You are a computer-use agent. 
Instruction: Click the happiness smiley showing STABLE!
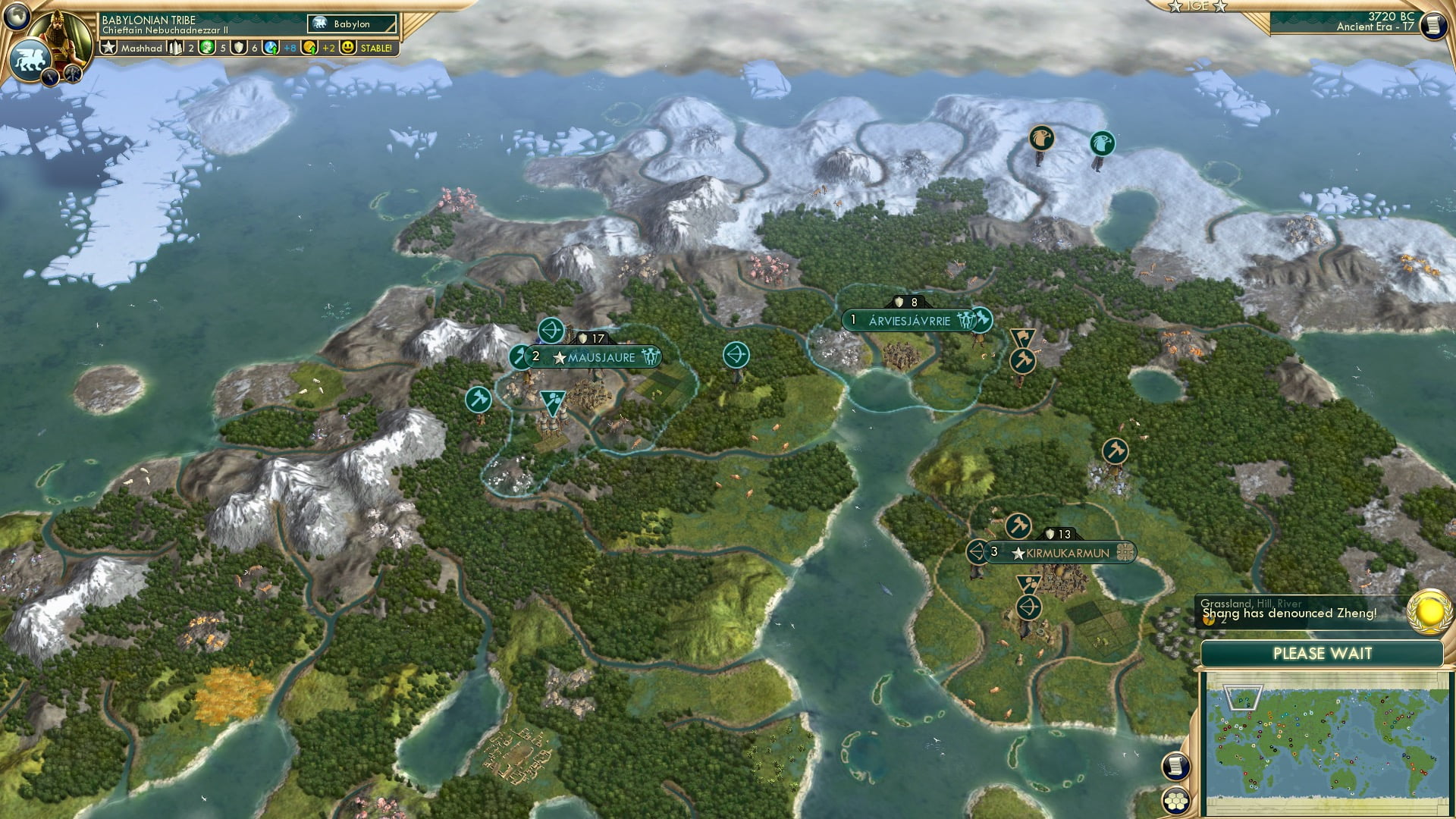[x=348, y=47]
